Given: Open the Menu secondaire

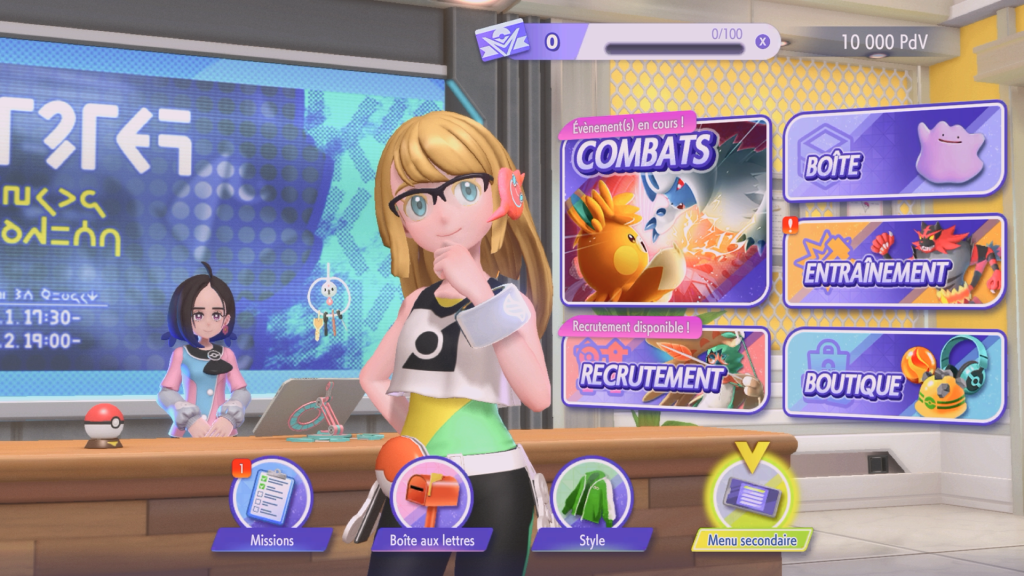Looking at the screenshot, I should point(751,499).
